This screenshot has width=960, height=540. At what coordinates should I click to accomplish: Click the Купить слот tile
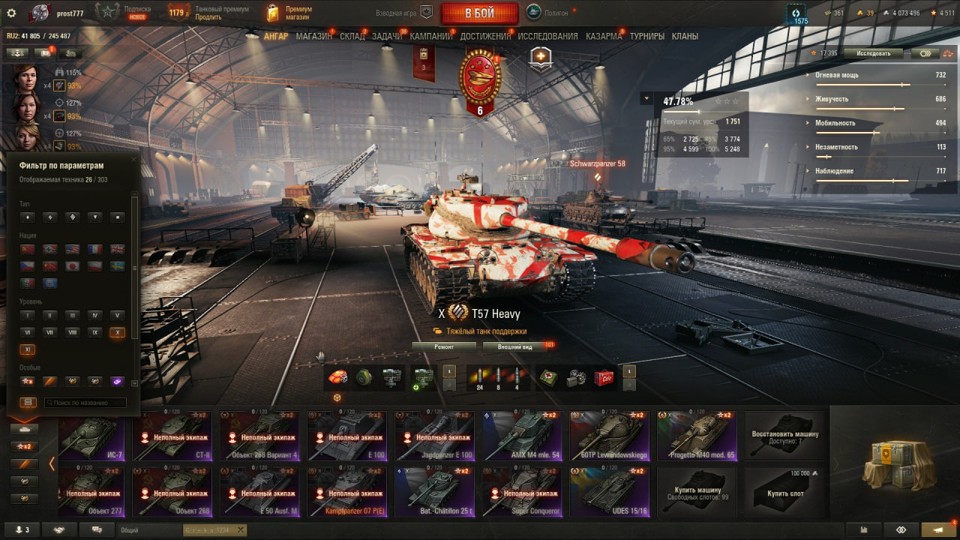[x=784, y=490]
